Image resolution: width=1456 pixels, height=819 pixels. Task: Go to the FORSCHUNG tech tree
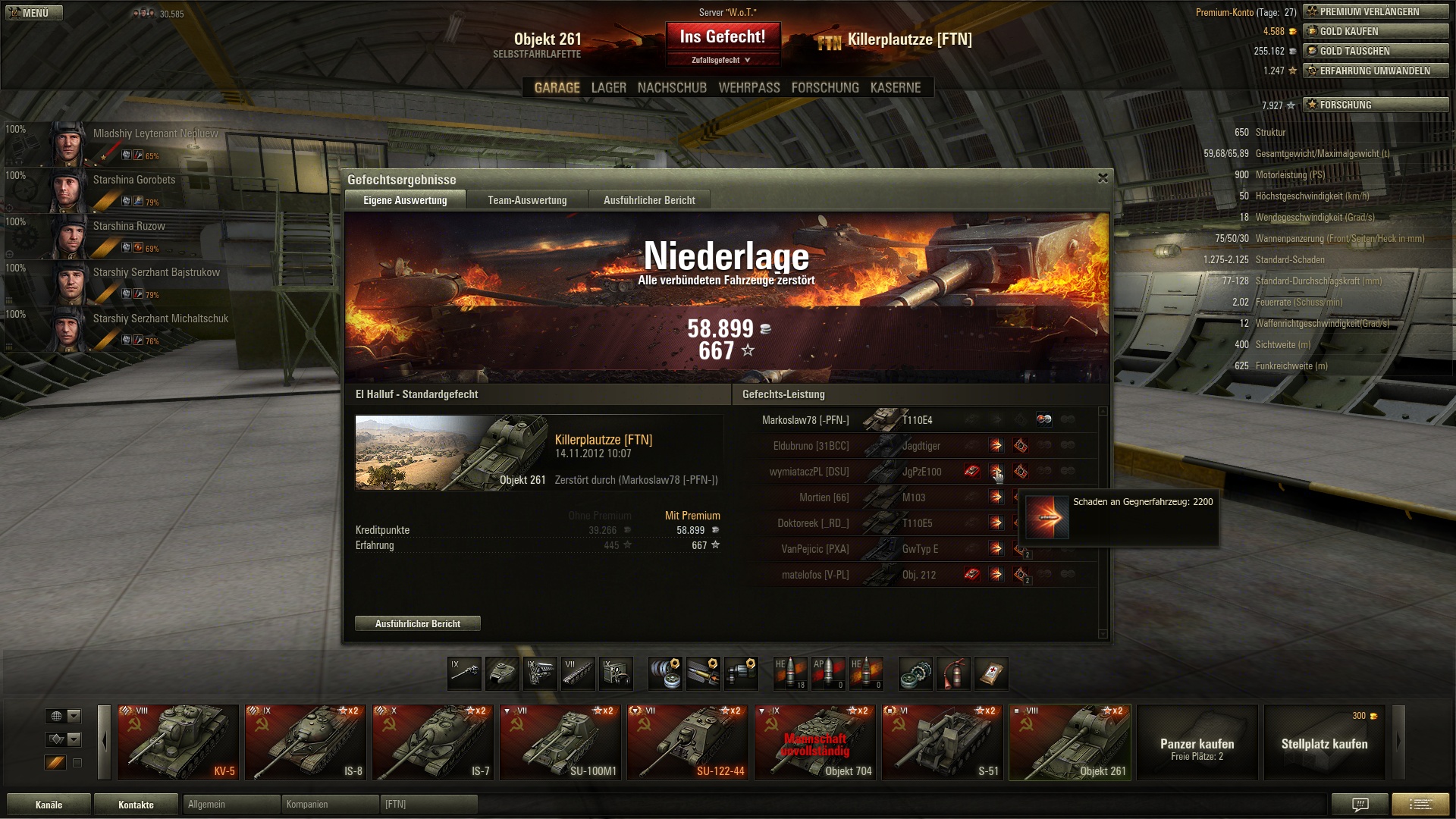pos(824,88)
